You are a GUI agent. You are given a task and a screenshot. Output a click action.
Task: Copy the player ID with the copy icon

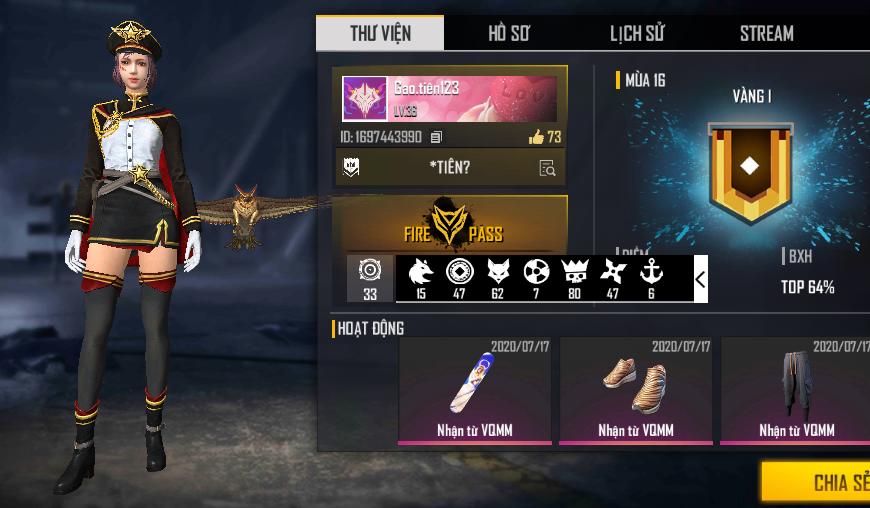(436, 137)
